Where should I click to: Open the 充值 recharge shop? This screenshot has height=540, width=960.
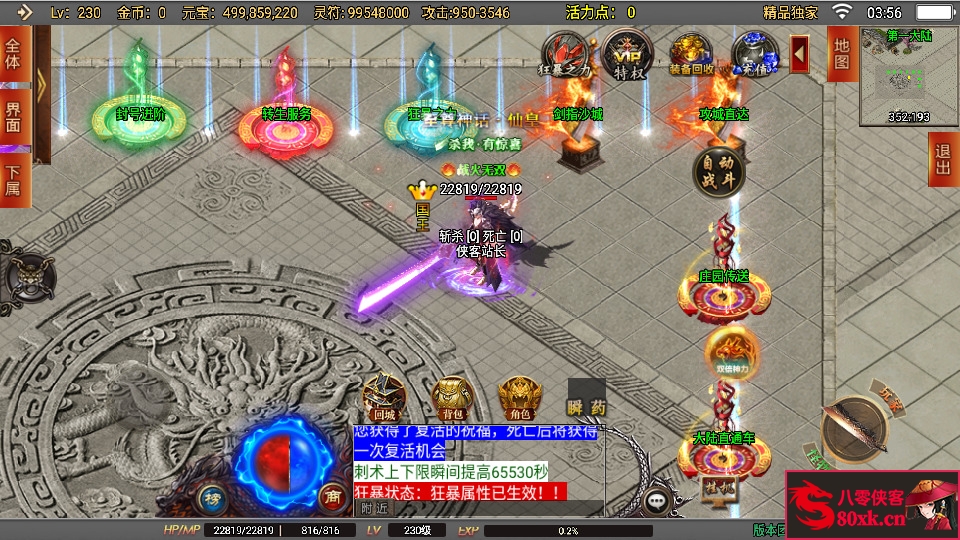[x=754, y=52]
